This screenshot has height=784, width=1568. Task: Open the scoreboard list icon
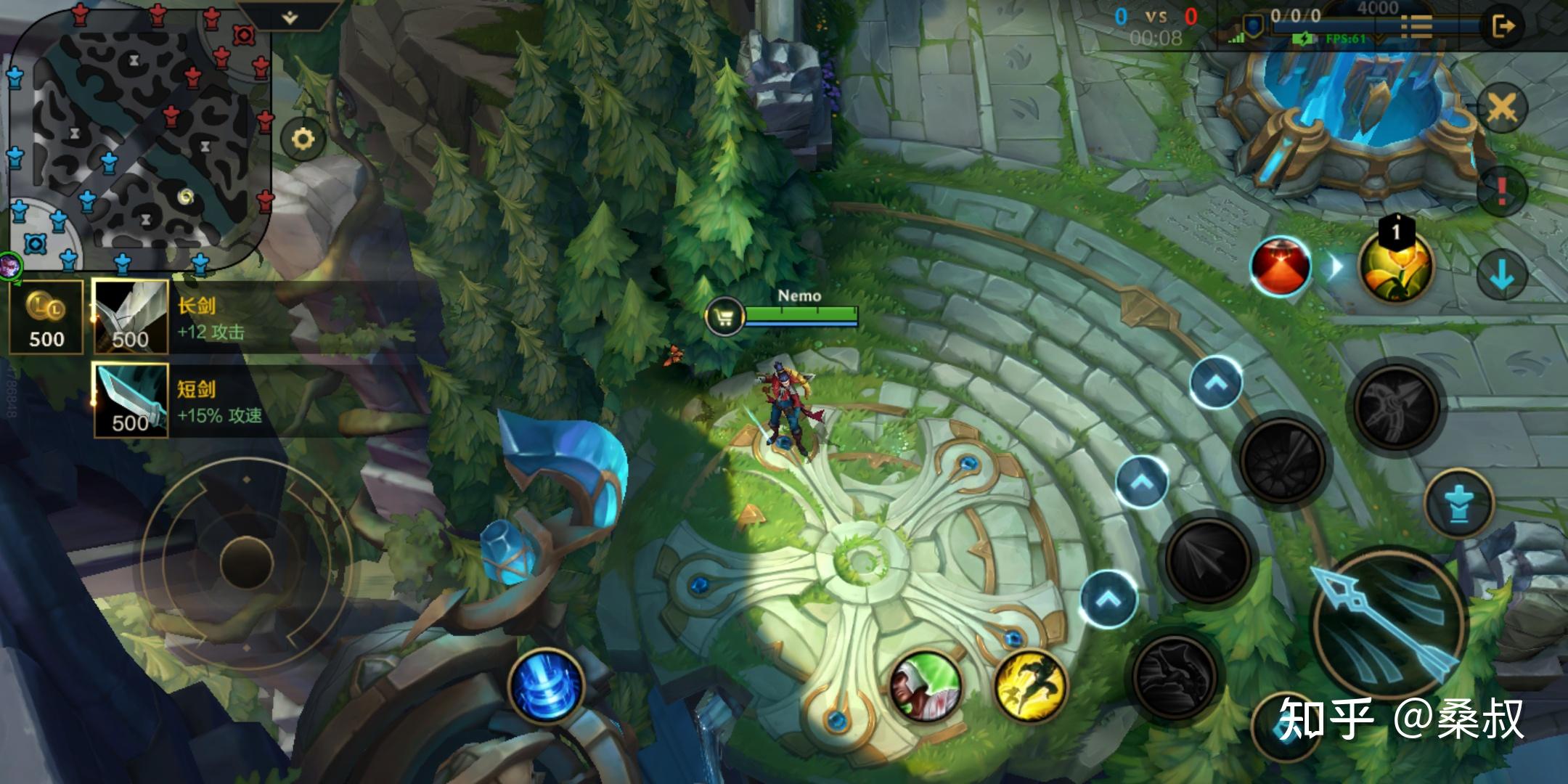click(1416, 27)
